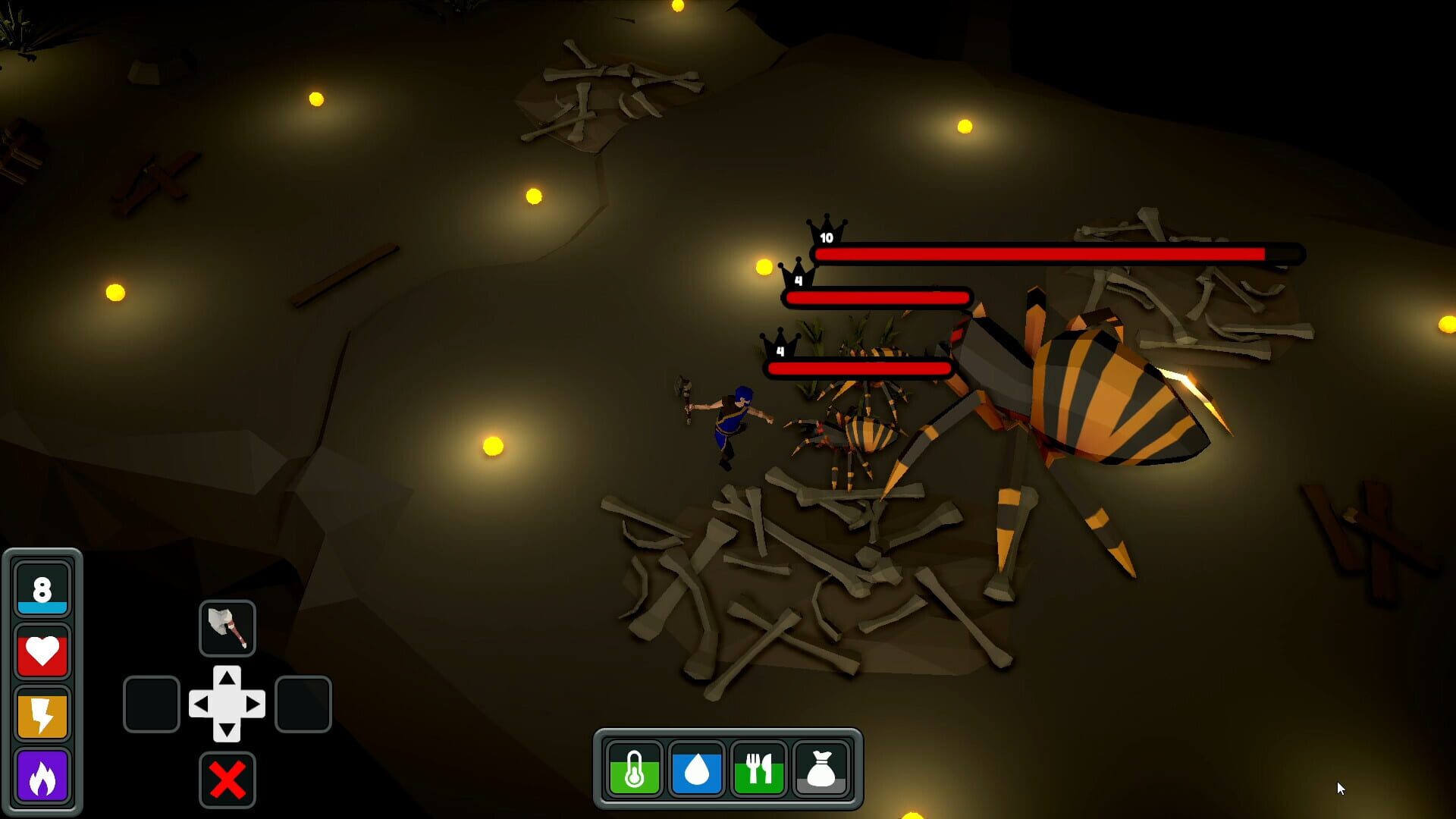This screenshot has width=1456, height=819.
Task: Click the blue stamina icon showing 8
Action: click(x=42, y=588)
